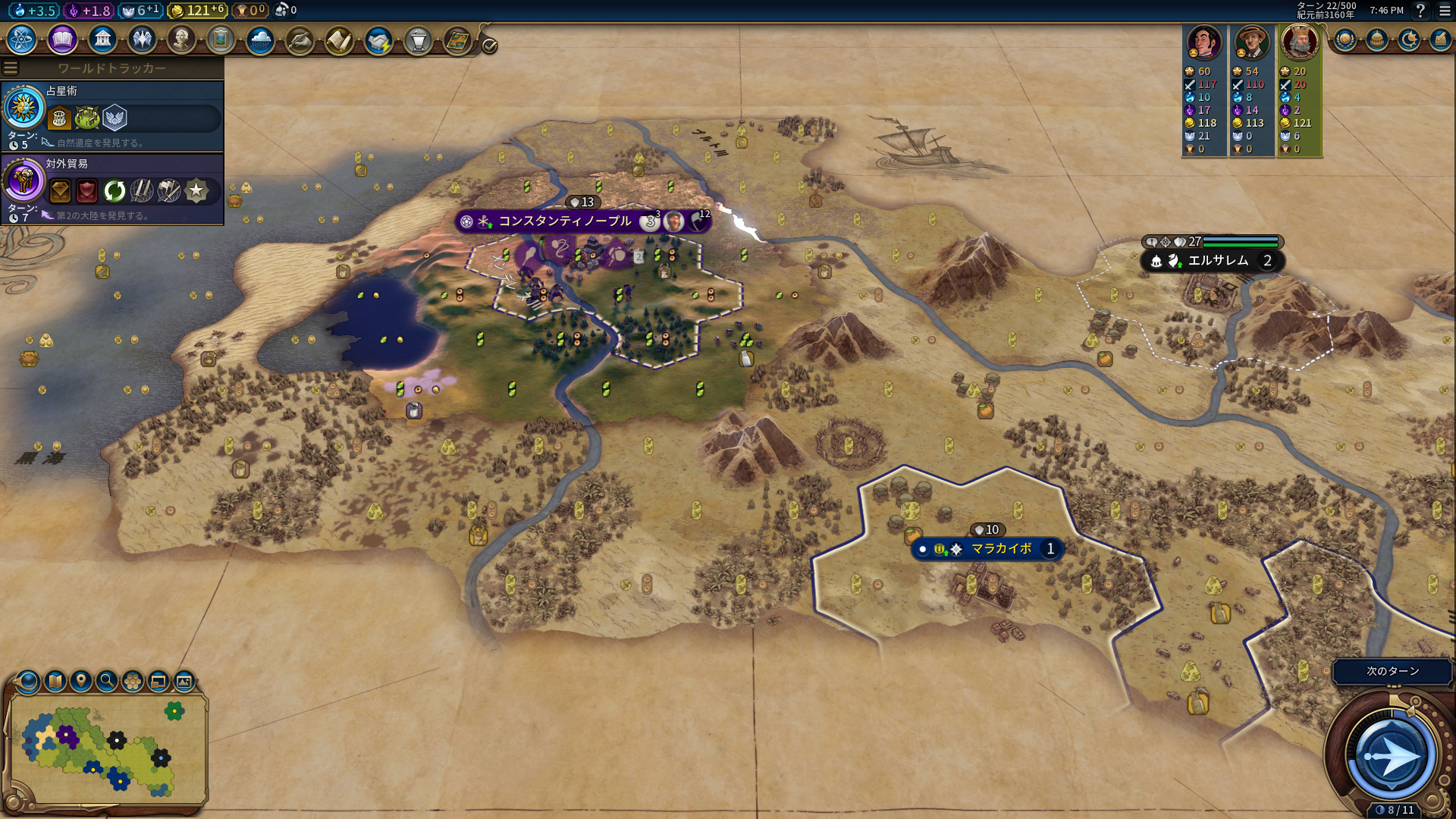Open the civics tree book icon
This screenshot has width=1456, height=819.
click(x=62, y=39)
